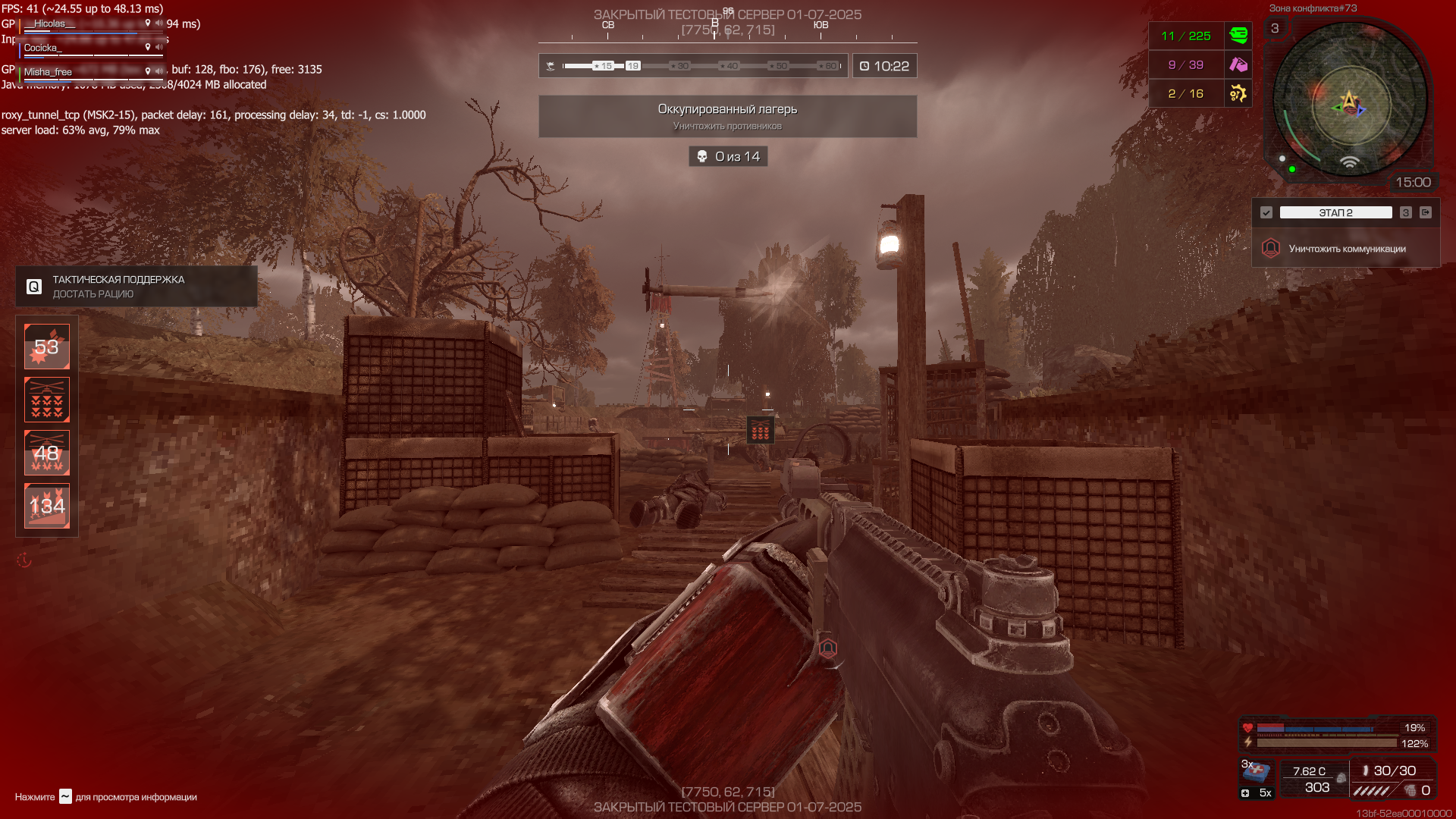1456x819 pixels.
Task: Select squad member __Hicolas__
Action: coord(50,24)
